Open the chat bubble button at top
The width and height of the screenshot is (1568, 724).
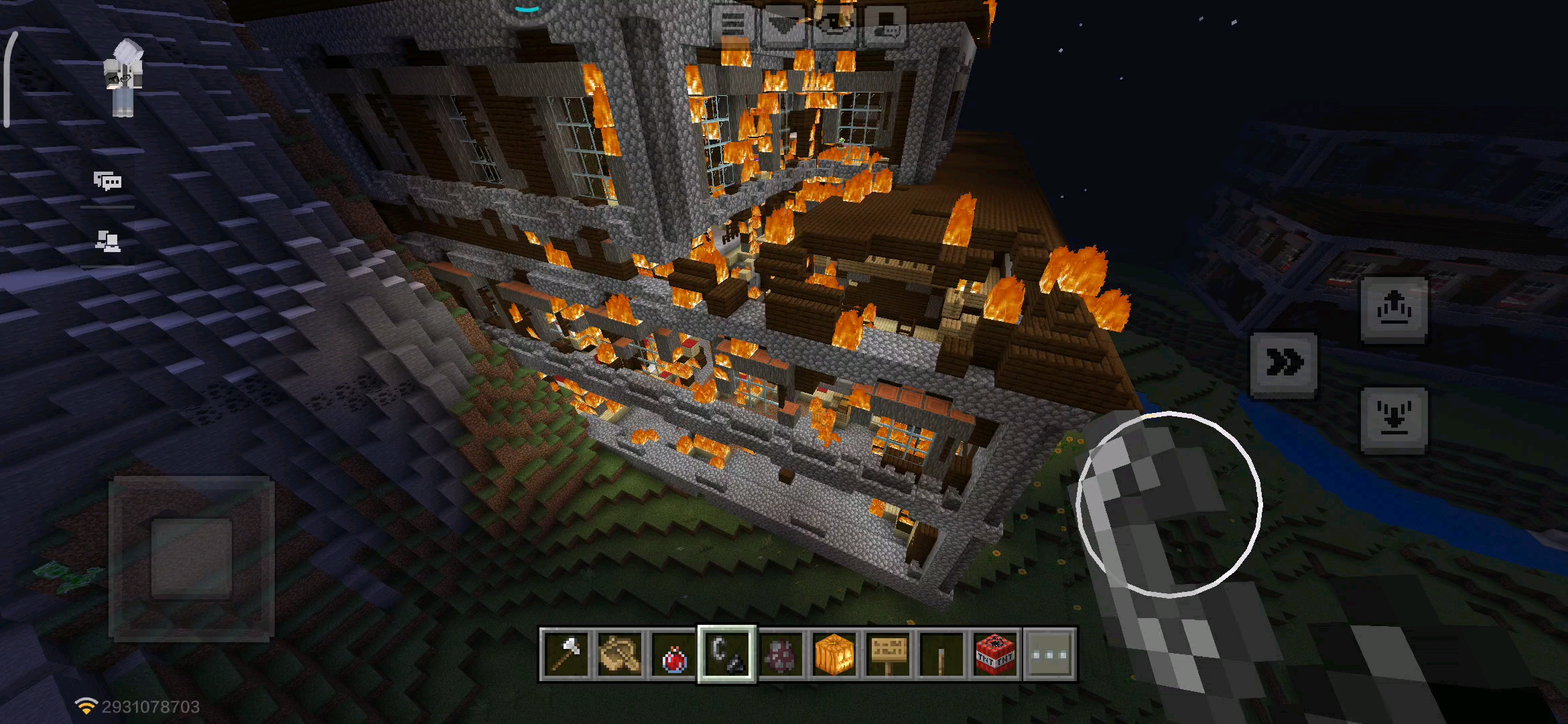[886, 26]
